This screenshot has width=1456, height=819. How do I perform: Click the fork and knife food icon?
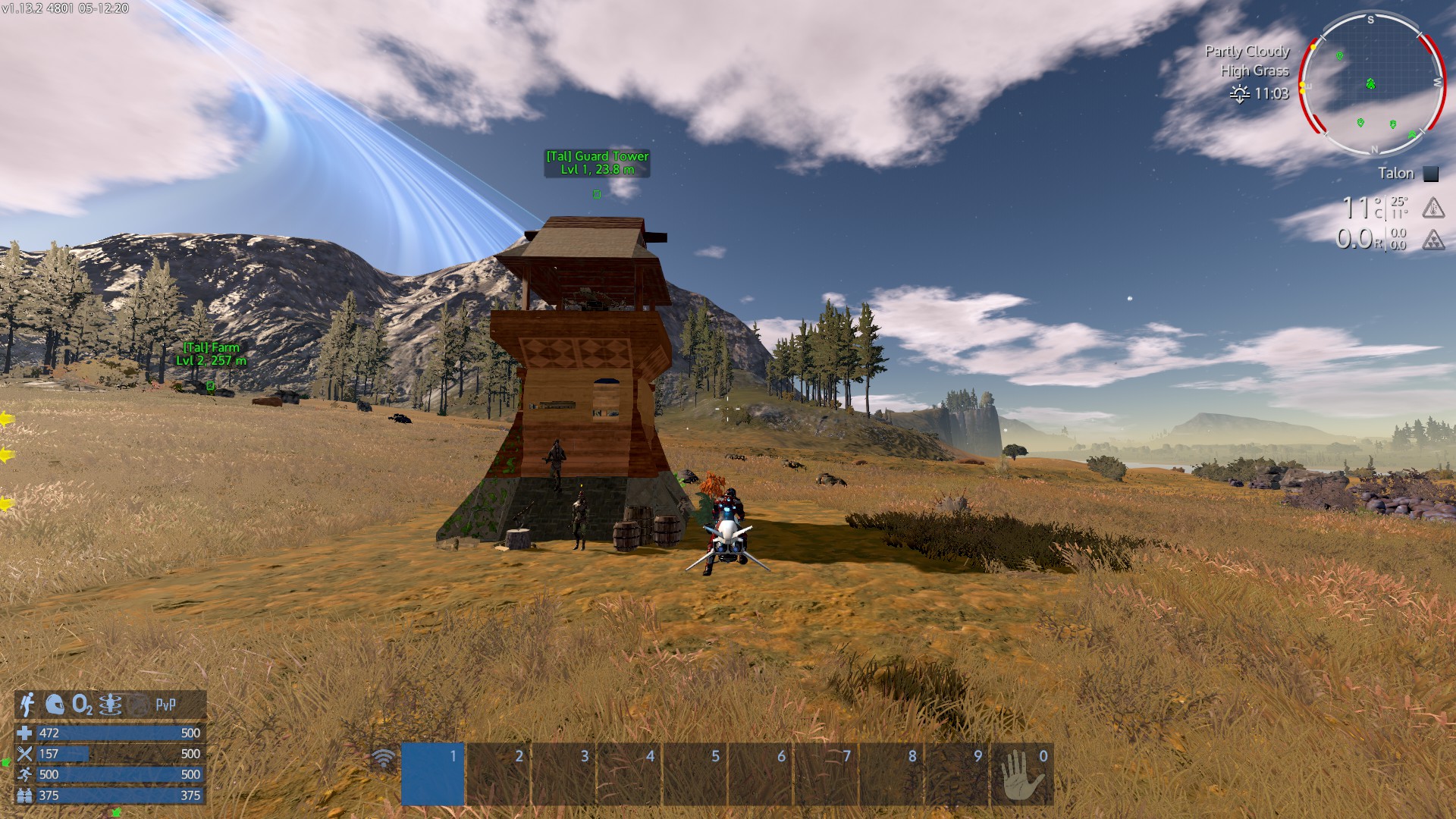pyautogui.click(x=25, y=754)
